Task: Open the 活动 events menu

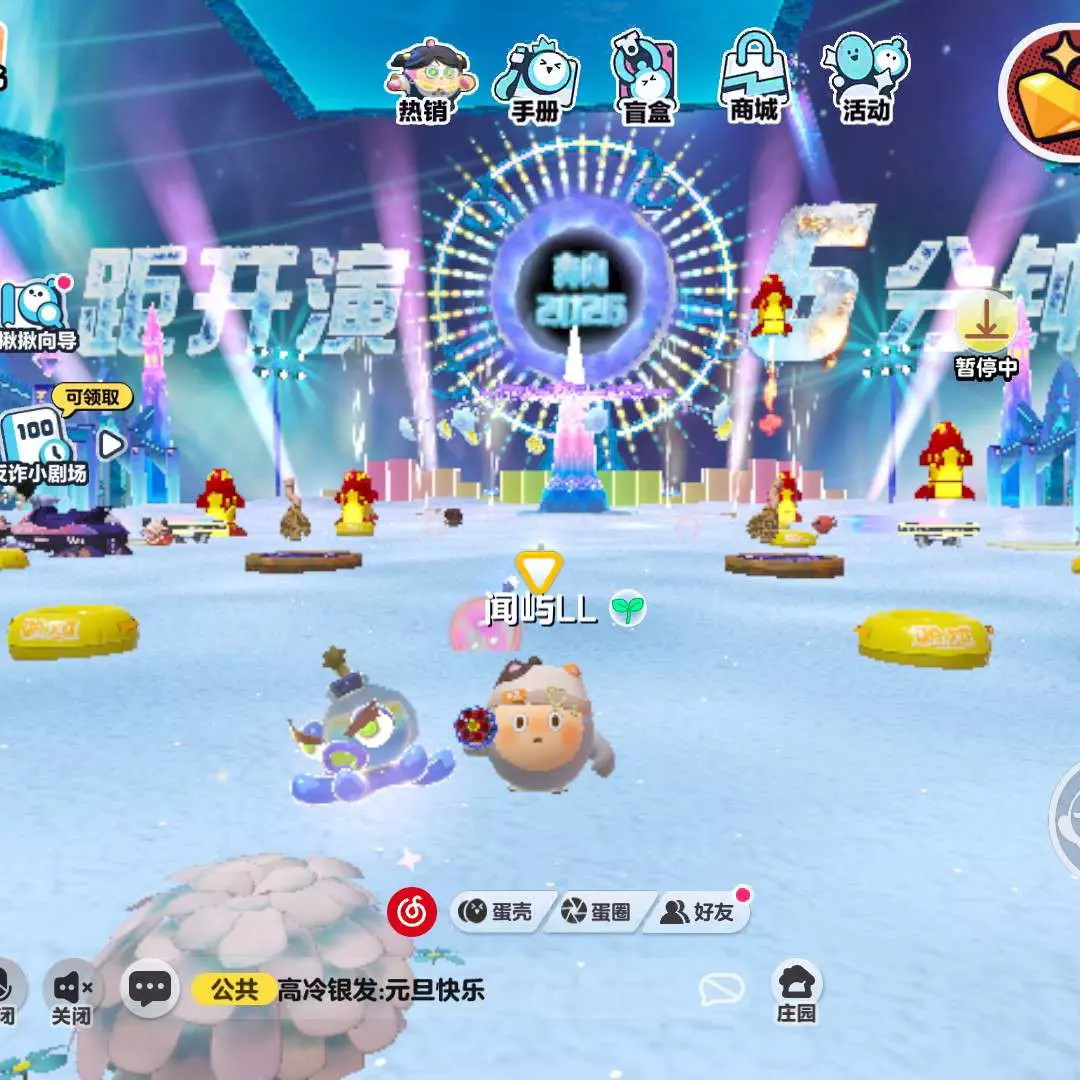Action: (x=864, y=80)
